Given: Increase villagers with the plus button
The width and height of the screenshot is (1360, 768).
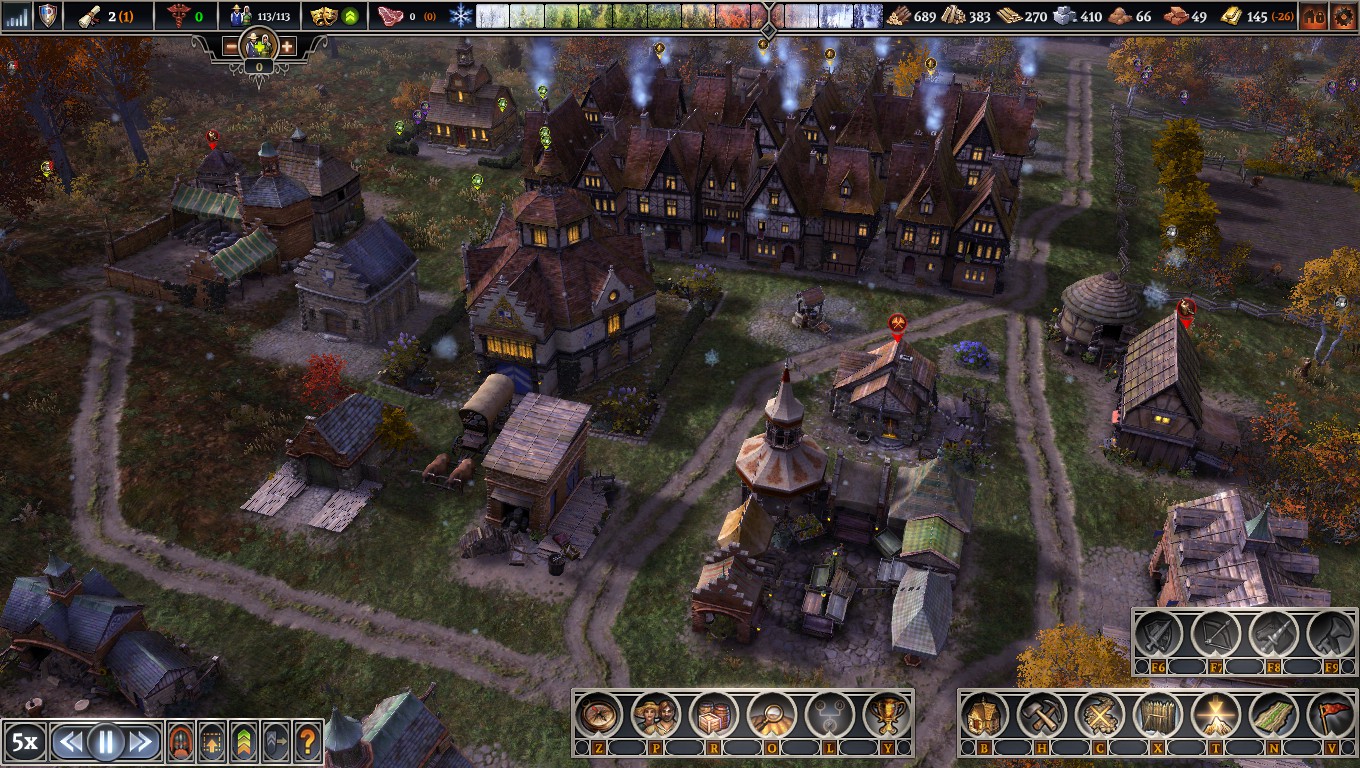Looking at the screenshot, I should click(287, 46).
